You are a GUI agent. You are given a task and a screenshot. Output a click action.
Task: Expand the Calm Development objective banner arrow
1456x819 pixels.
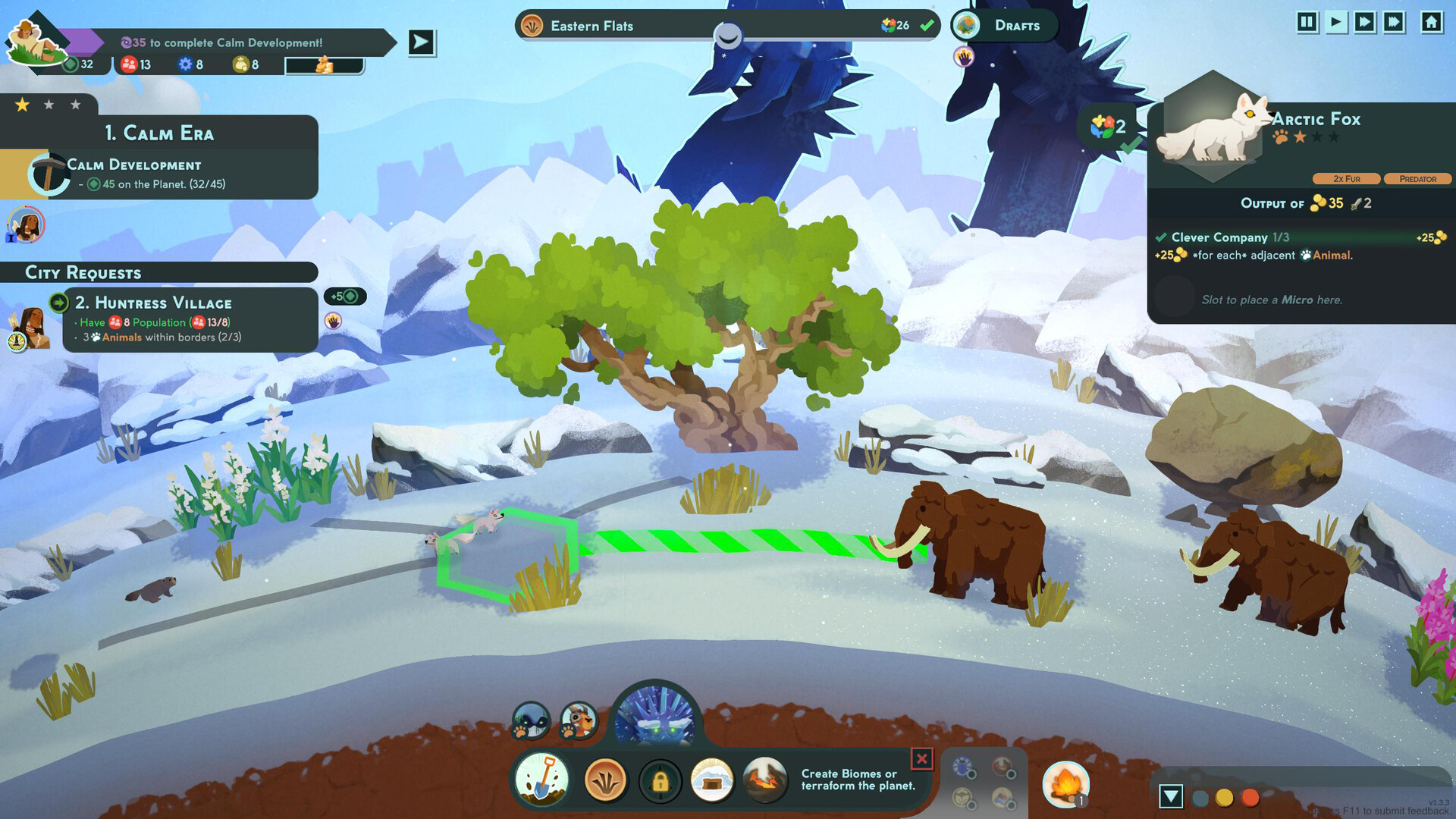point(420,42)
